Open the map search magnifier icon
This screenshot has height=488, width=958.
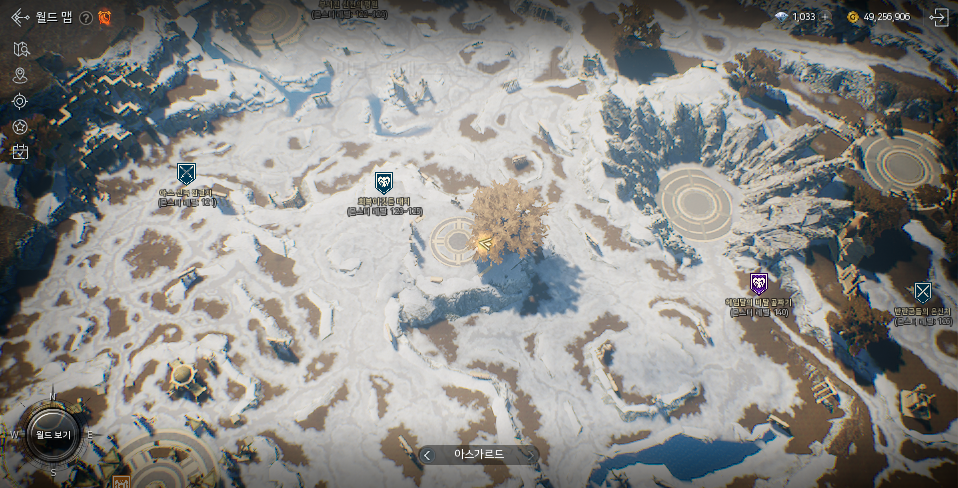click(x=21, y=49)
